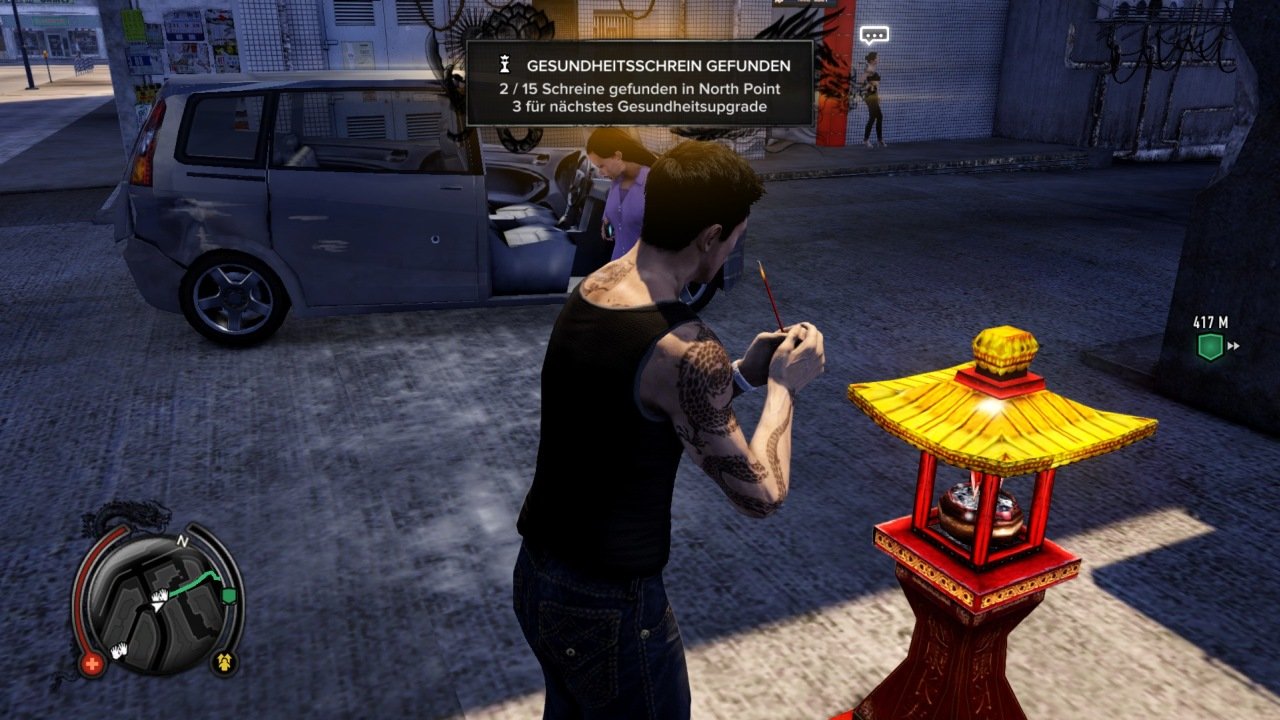Image resolution: width=1280 pixels, height=720 pixels.
Task: Open the circular minimap
Action: (160, 597)
